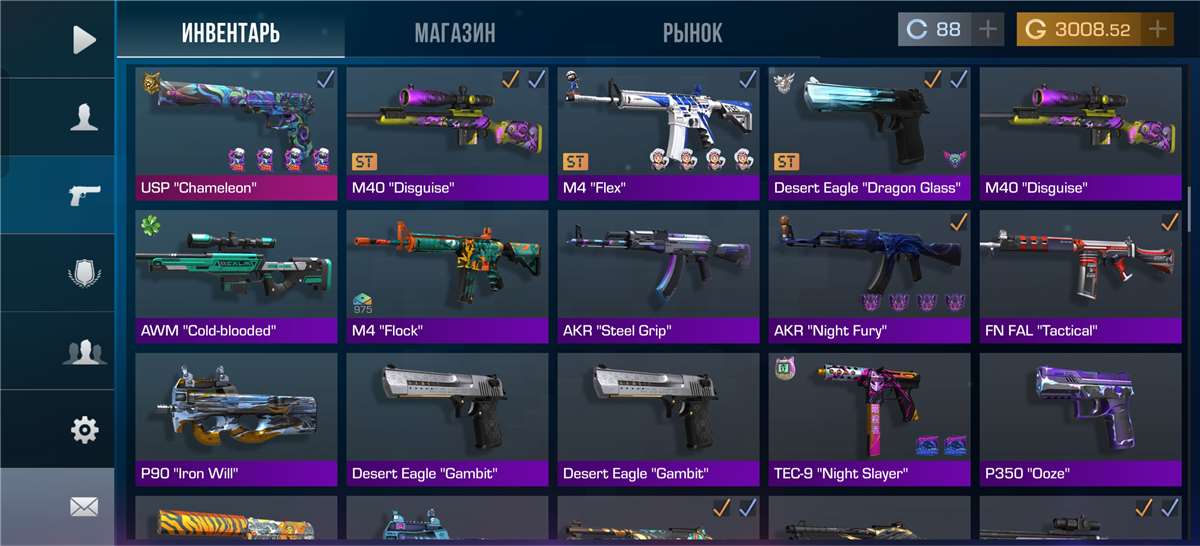Select the Инвентарь tab
The image size is (1200, 546).
pyautogui.click(x=231, y=32)
